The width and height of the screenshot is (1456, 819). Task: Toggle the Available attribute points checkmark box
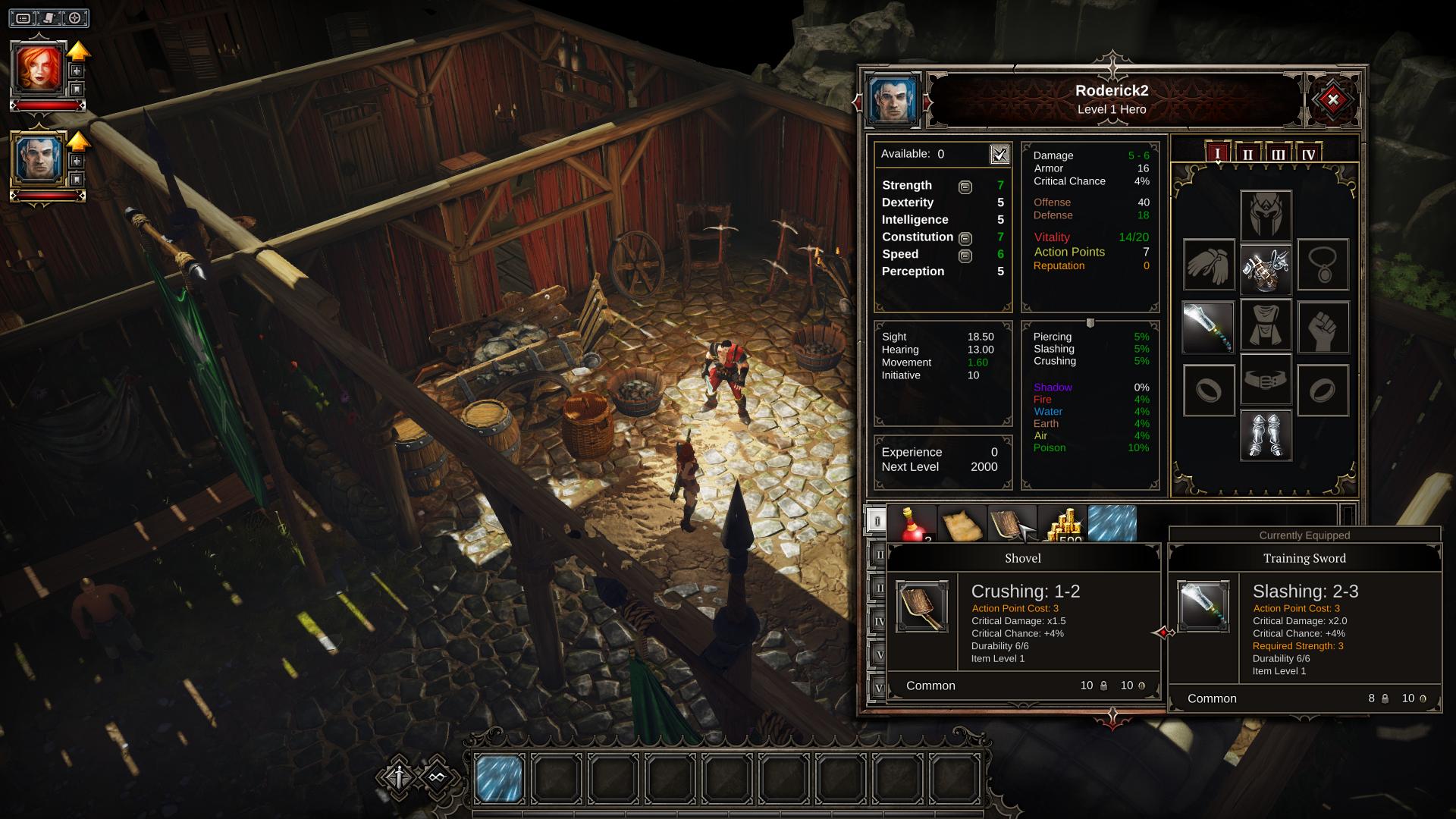pos(999,155)
